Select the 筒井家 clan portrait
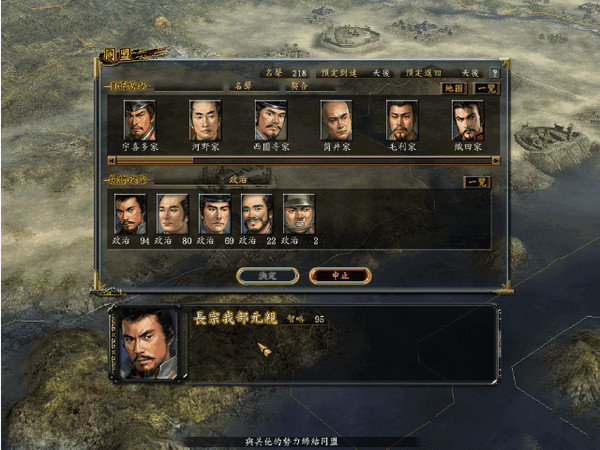The image size is (600, 450). 337,120
